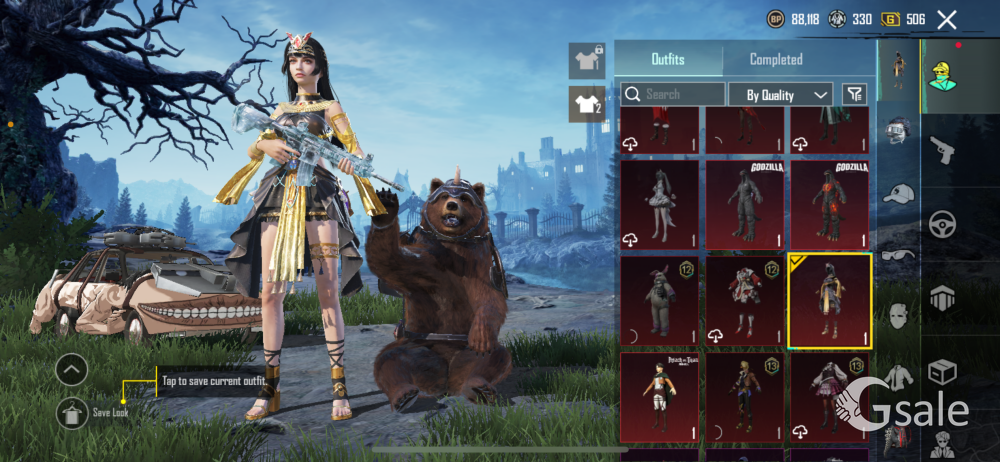1000x462 pixels.
Task: Switch to the Completed tab
Action: [776, 60]
